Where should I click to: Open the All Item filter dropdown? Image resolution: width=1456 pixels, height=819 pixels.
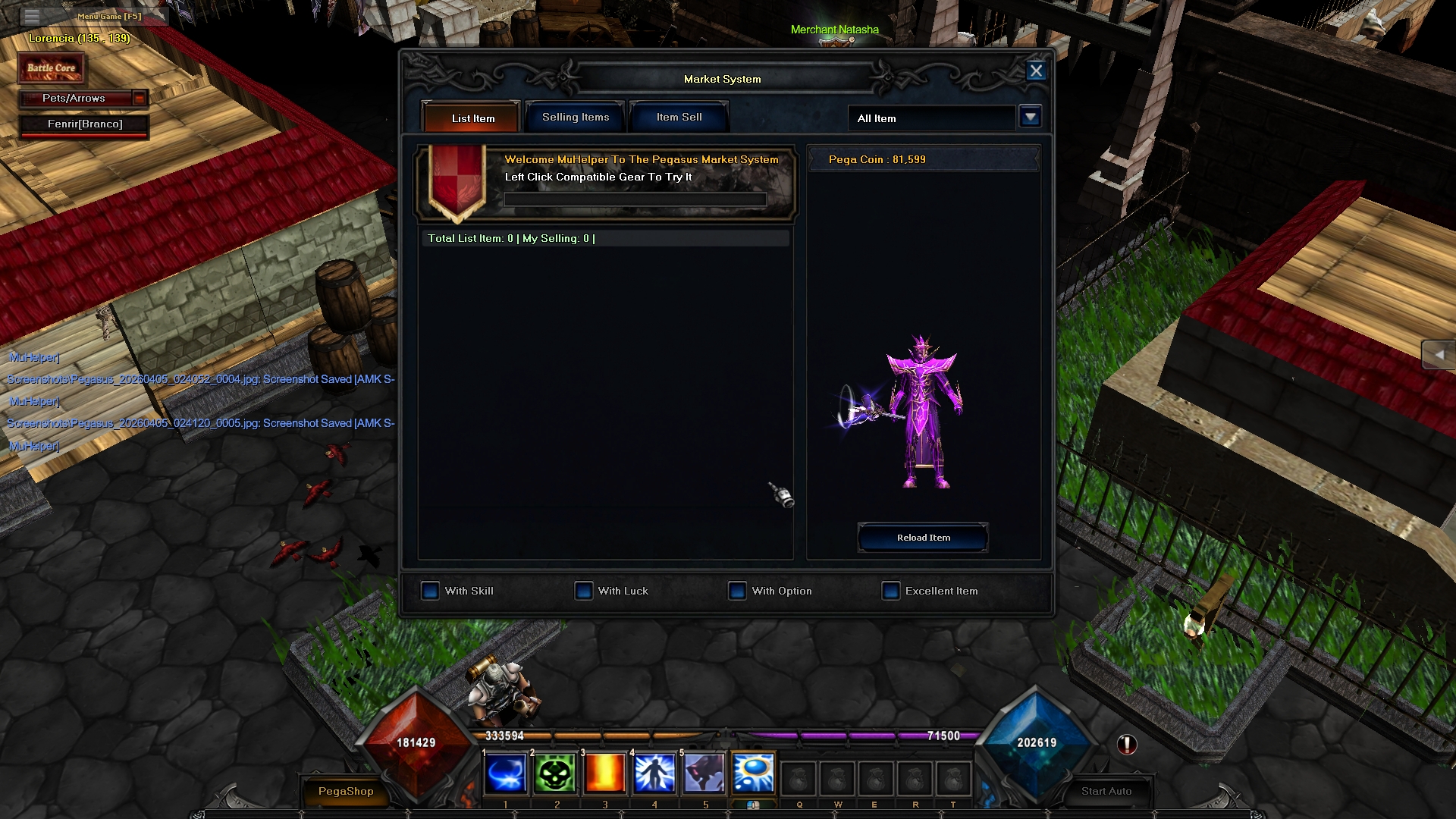[1030, 118]
